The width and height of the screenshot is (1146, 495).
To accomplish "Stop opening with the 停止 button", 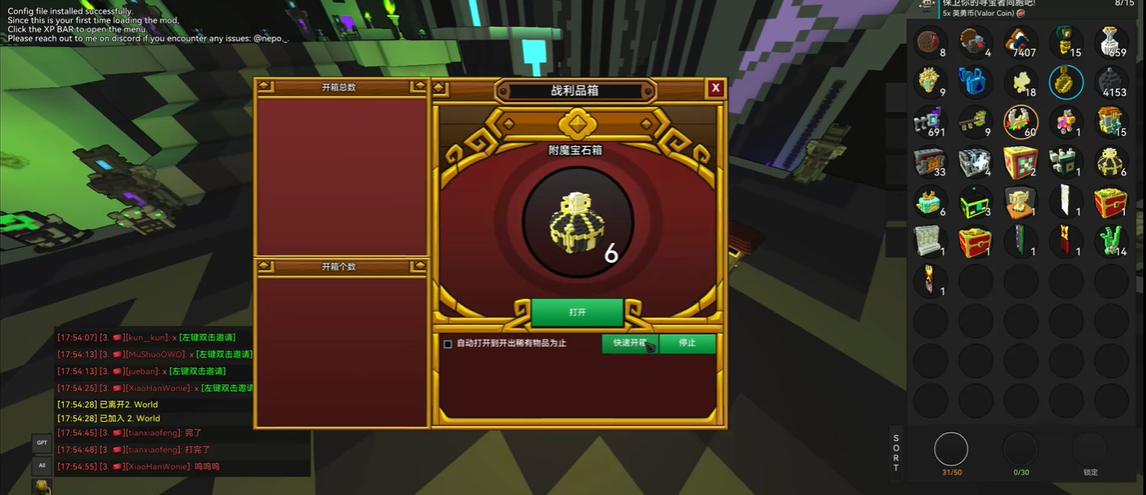I will 687,343.
